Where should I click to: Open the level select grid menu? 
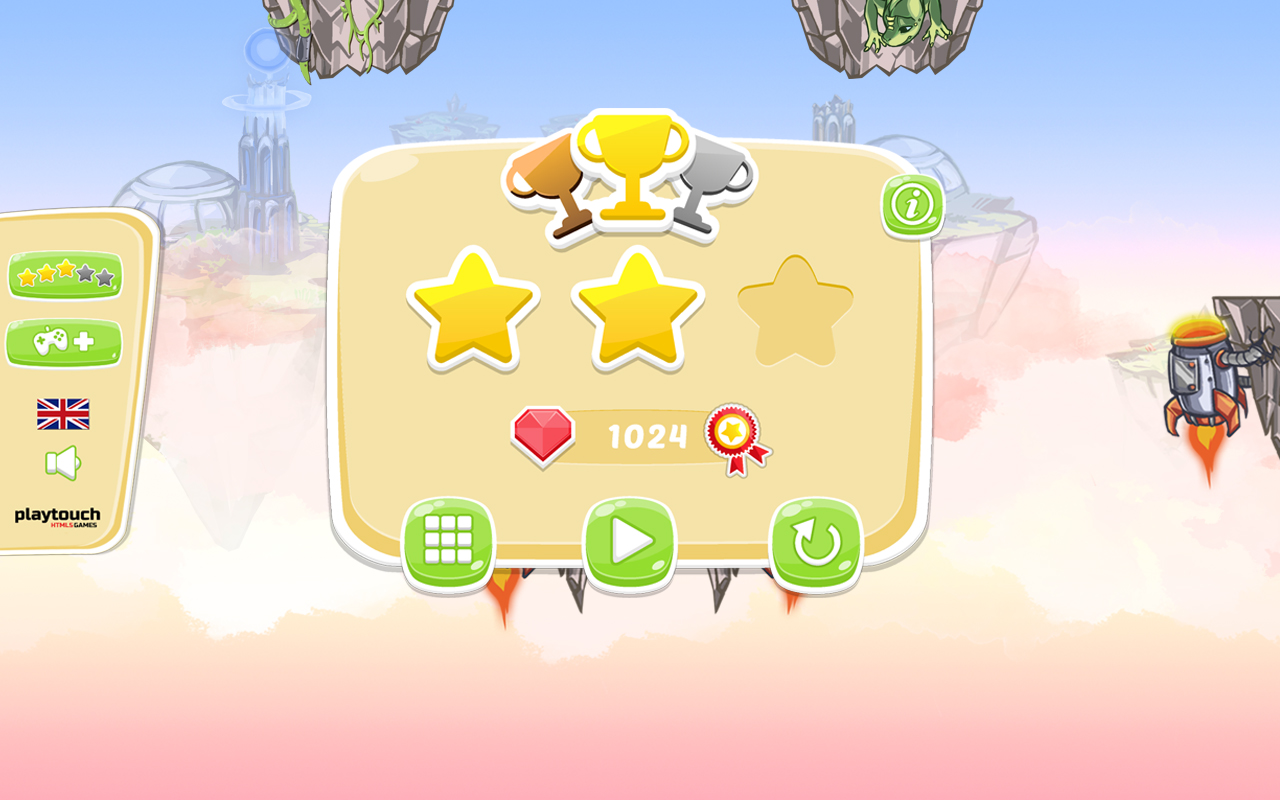pyautogui.click(x=449, y=540)
